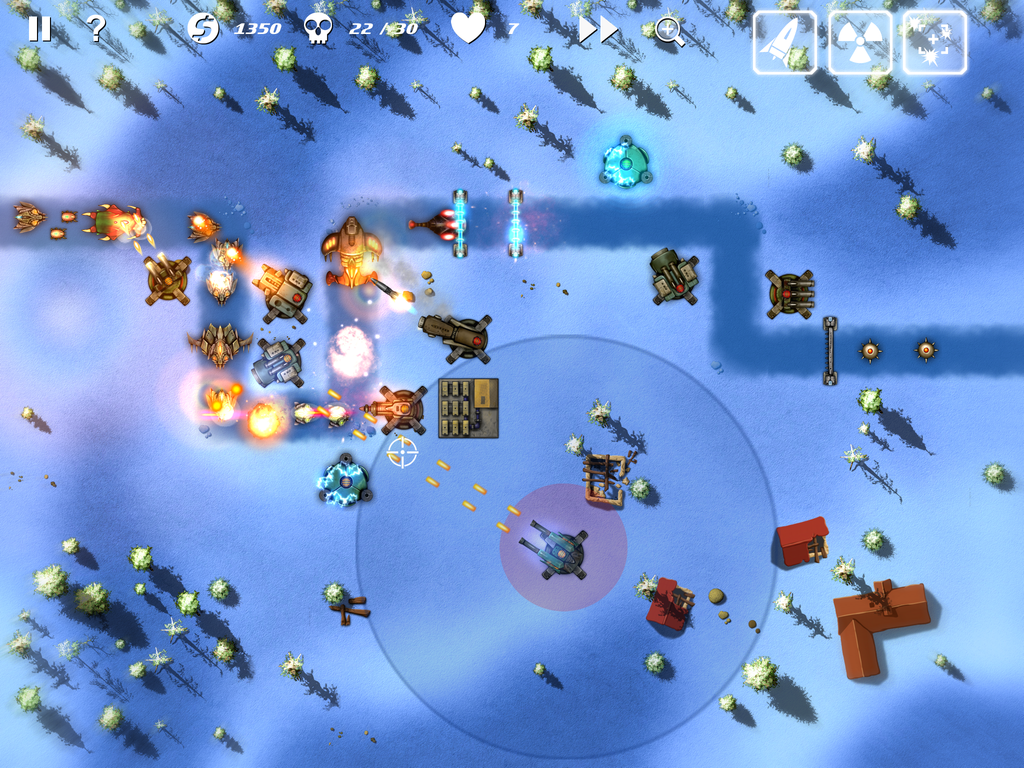Image resolution: width=1024 pixels, height=768 pixels.
Task: Activate the nuclear bomb ability
Action: (860, 42)
